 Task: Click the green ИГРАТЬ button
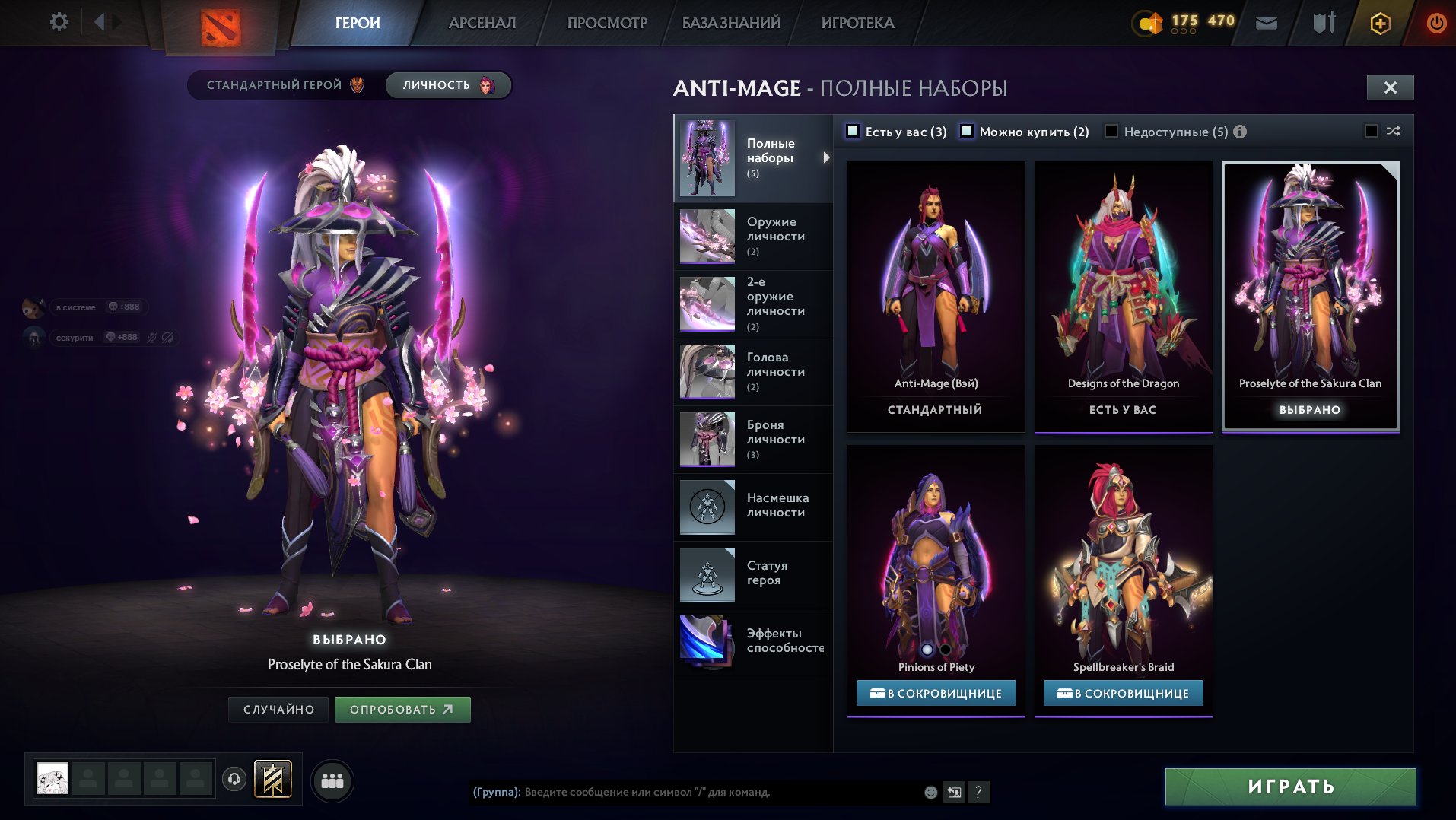point(1290,784)
